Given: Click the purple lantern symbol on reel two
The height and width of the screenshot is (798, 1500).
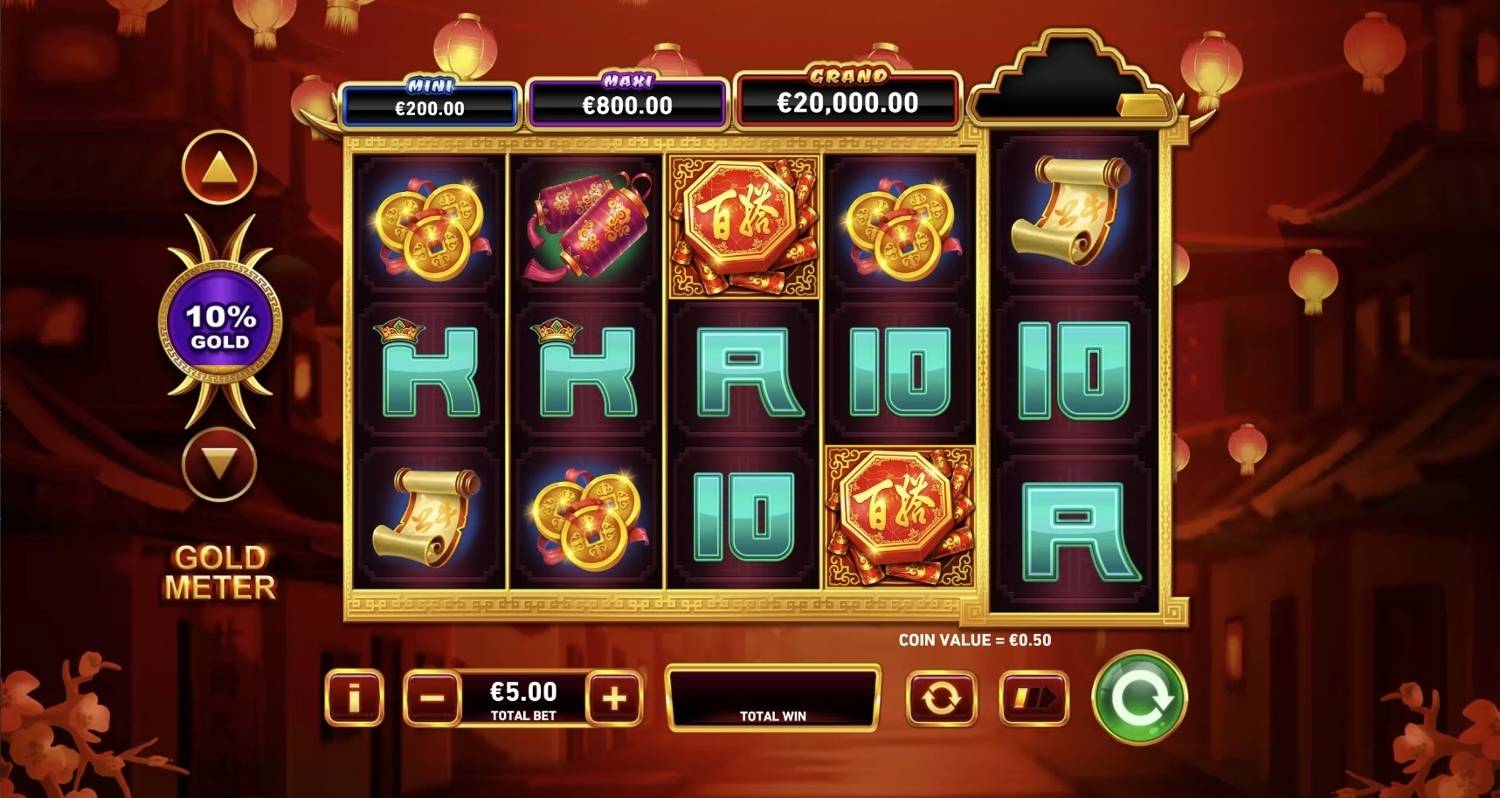Looking at the screenshot, I should pos(585,226).
